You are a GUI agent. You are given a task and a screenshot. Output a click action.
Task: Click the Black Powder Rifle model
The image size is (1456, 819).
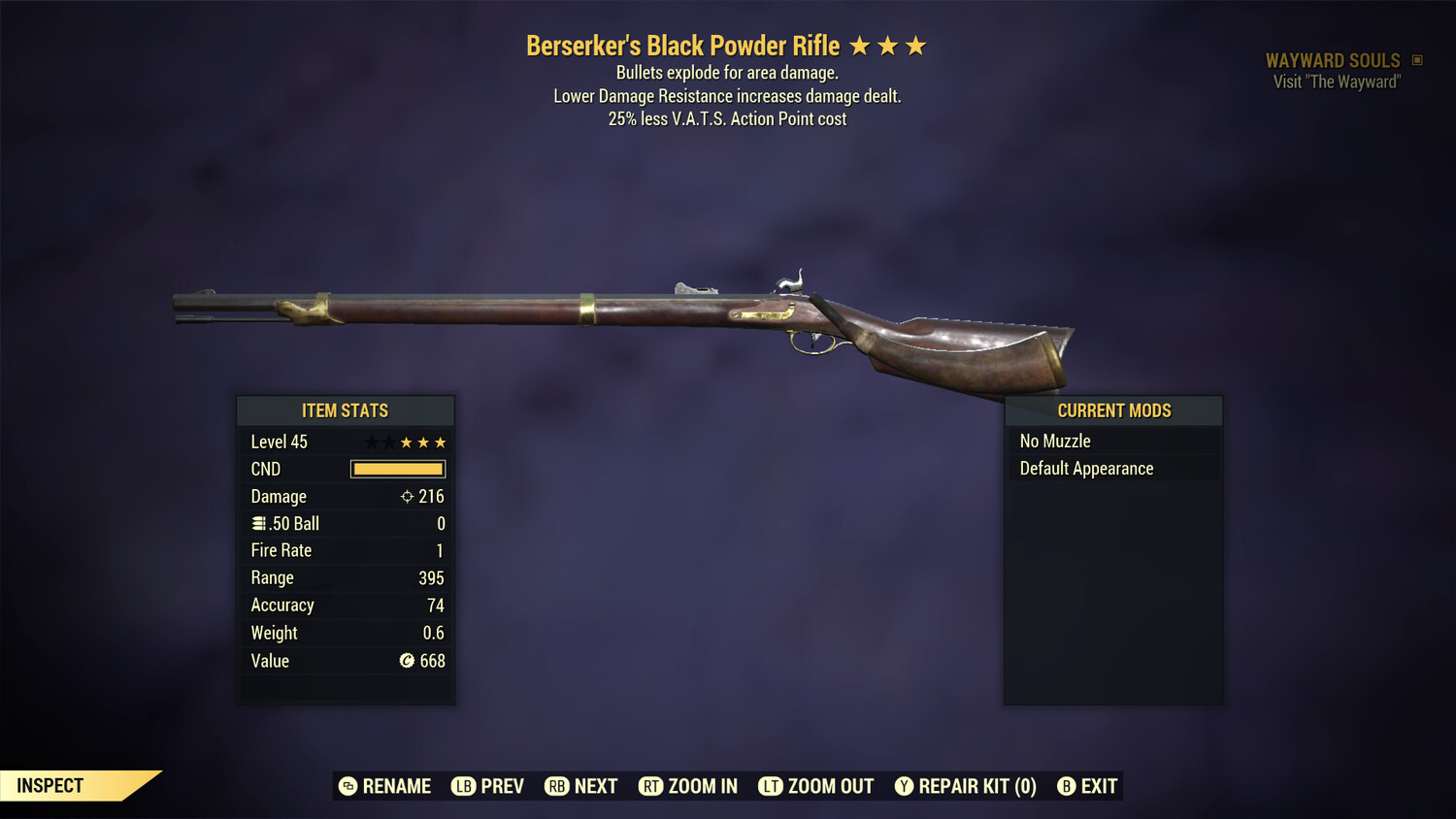click(621, 311)
